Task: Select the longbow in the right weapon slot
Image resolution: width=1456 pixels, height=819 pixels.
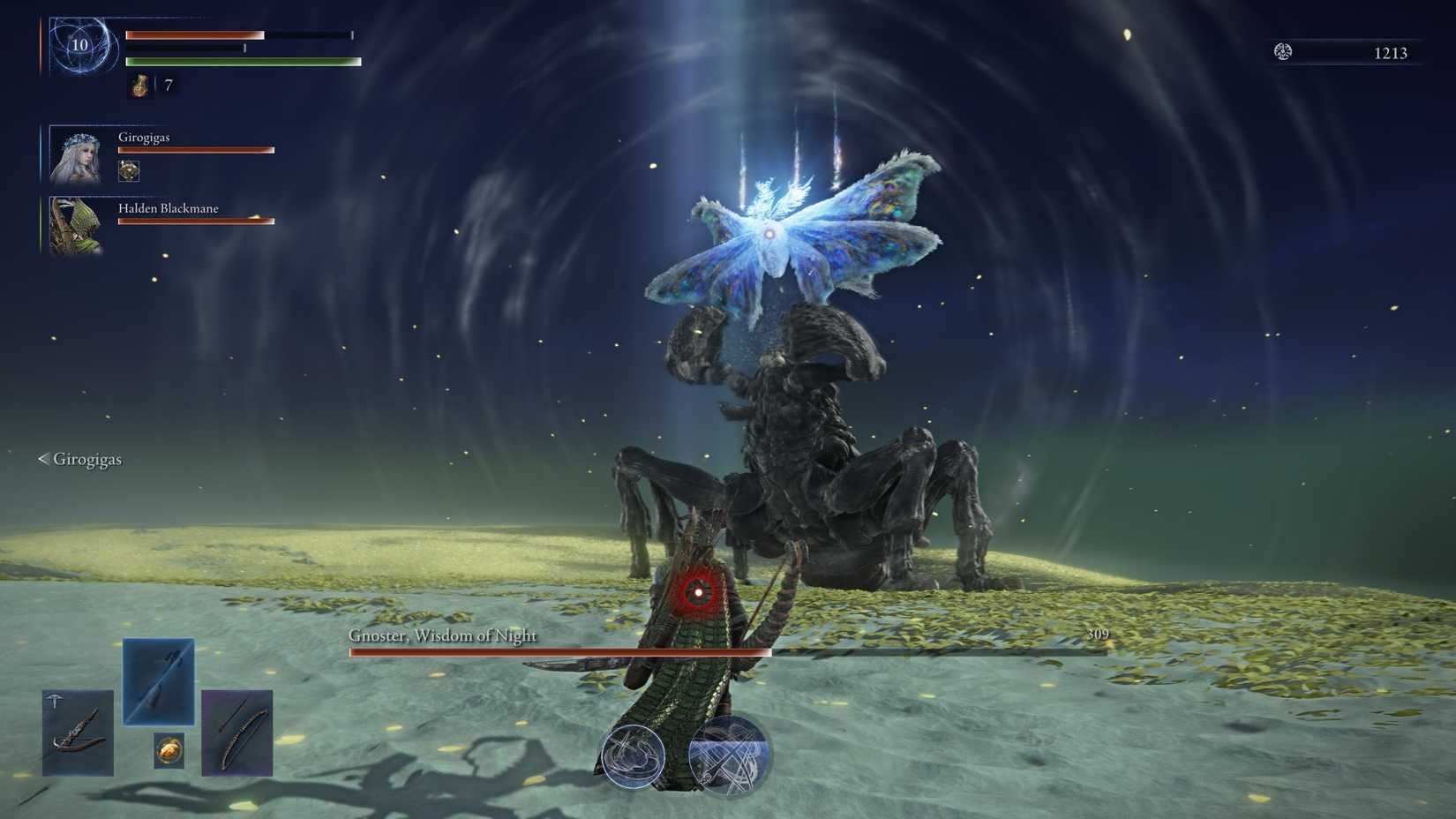Action: coord(236,733)
